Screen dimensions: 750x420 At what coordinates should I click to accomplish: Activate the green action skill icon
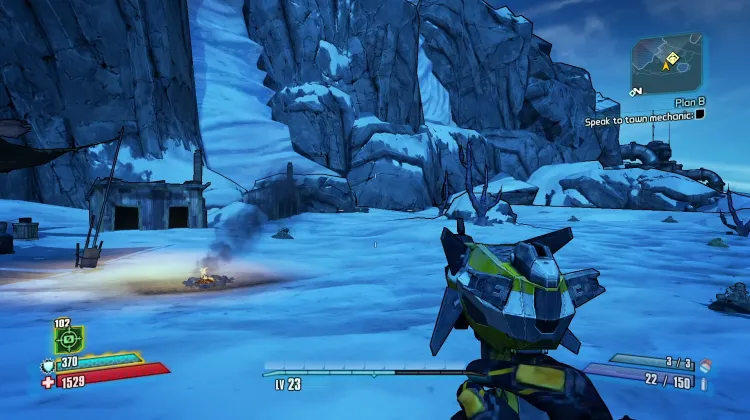pos(69,339)
